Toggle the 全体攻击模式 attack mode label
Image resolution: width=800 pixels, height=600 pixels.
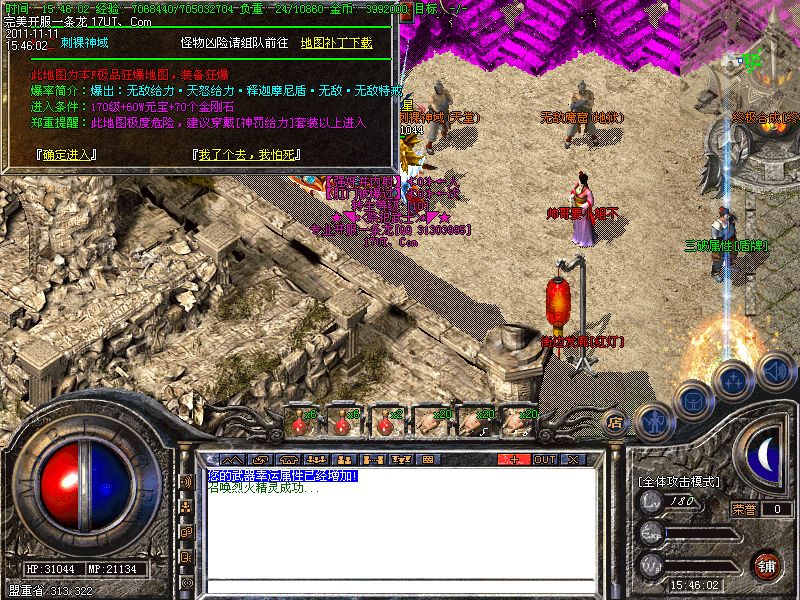[x=679, y=481]
